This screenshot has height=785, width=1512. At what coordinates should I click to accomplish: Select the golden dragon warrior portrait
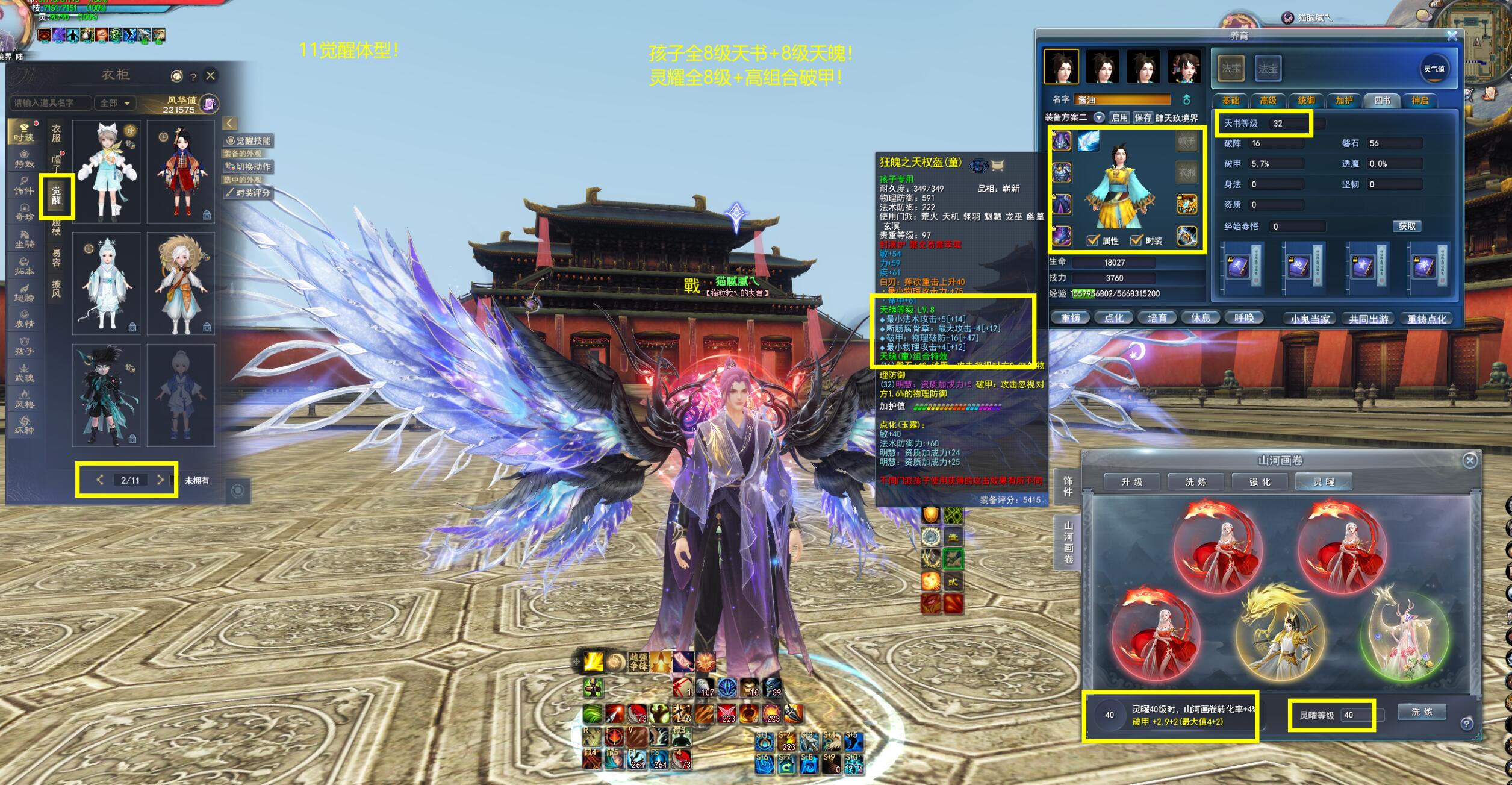[1280, 633]
